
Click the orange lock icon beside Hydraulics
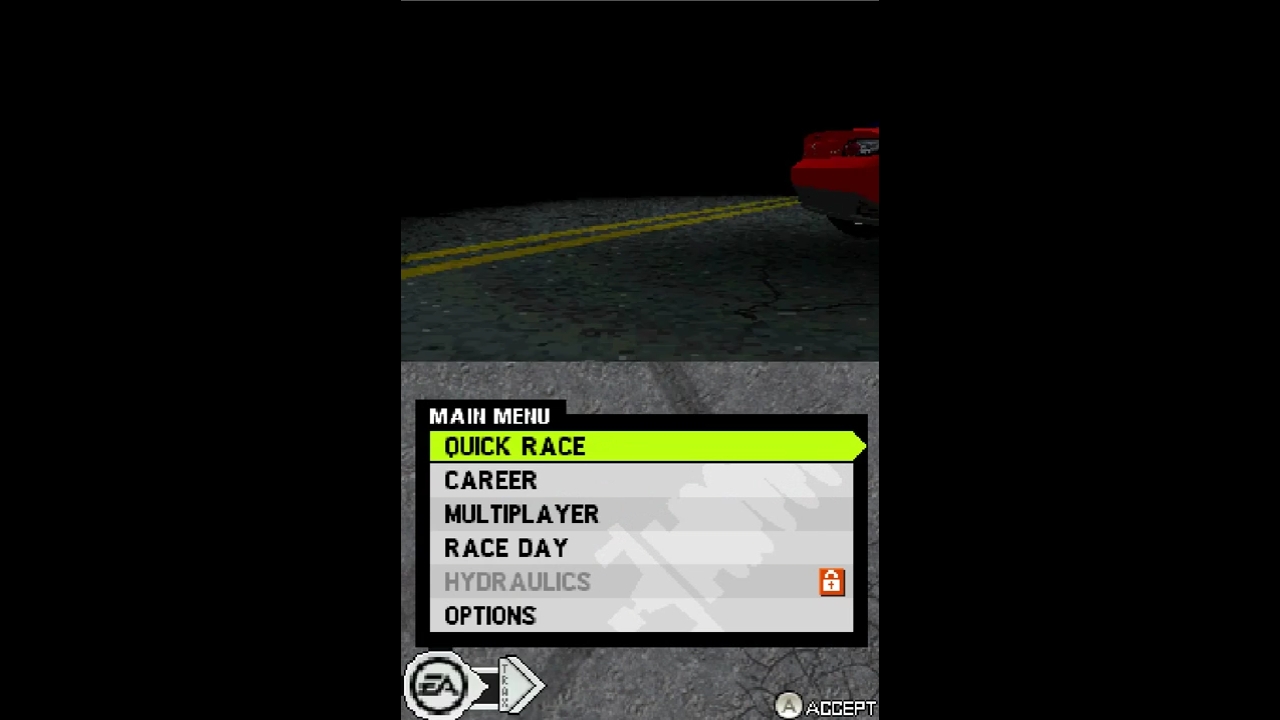[x=831, y=581]
